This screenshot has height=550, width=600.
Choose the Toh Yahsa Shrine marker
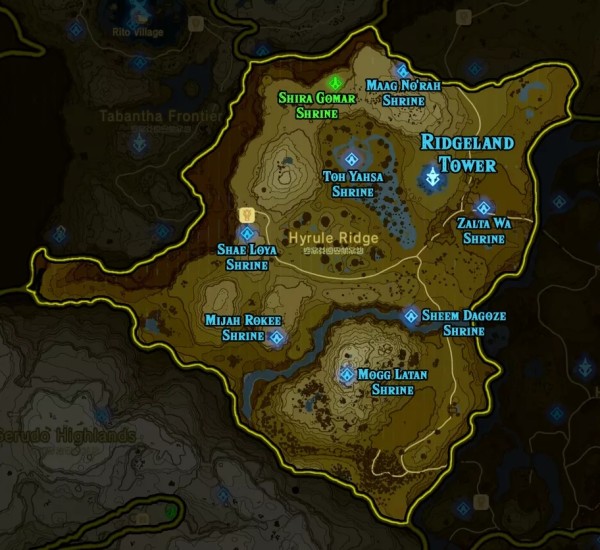(352, 159)
